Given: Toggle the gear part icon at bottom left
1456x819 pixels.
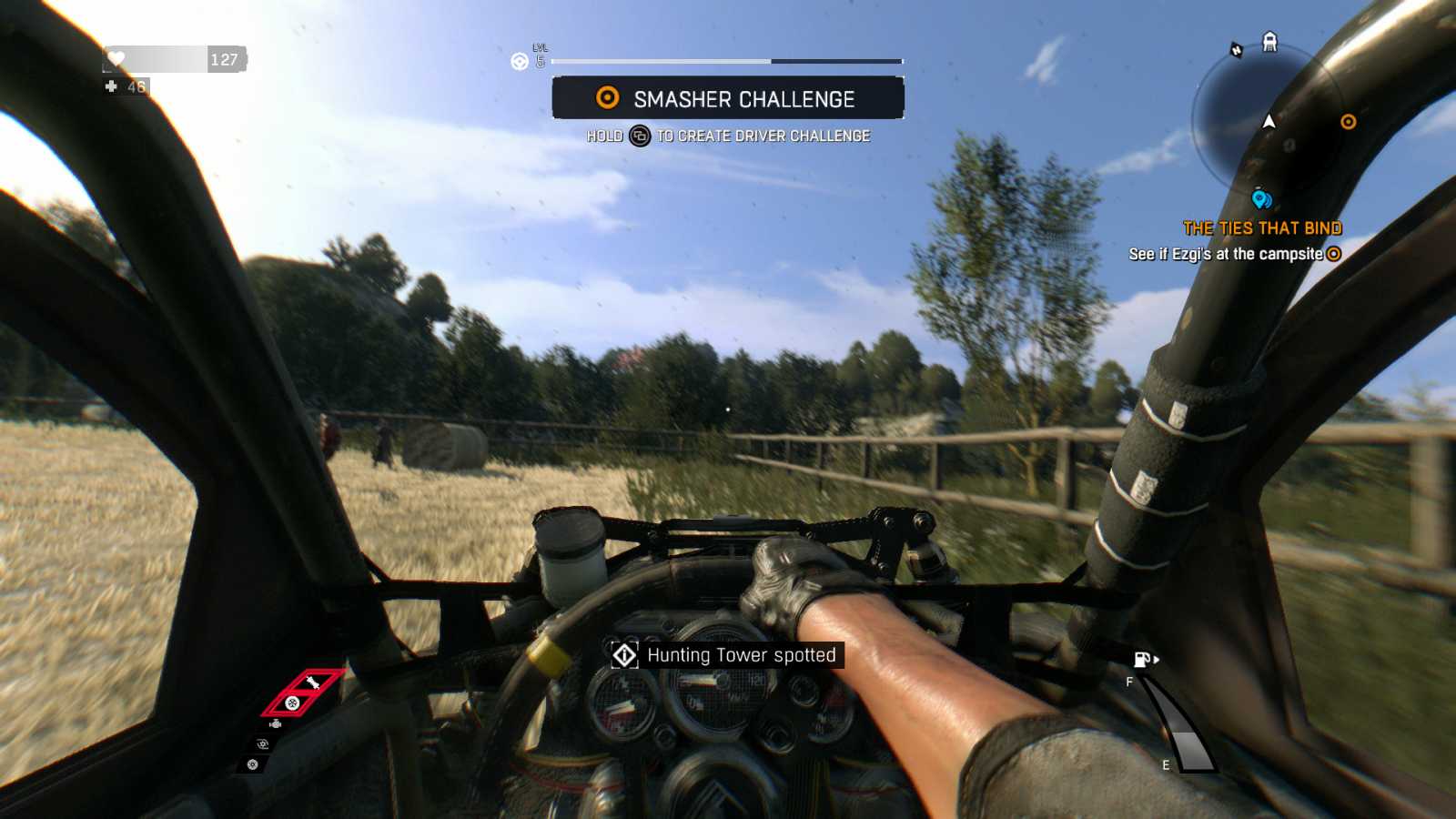Looking at the screenshot, I should tap(252, 764).
